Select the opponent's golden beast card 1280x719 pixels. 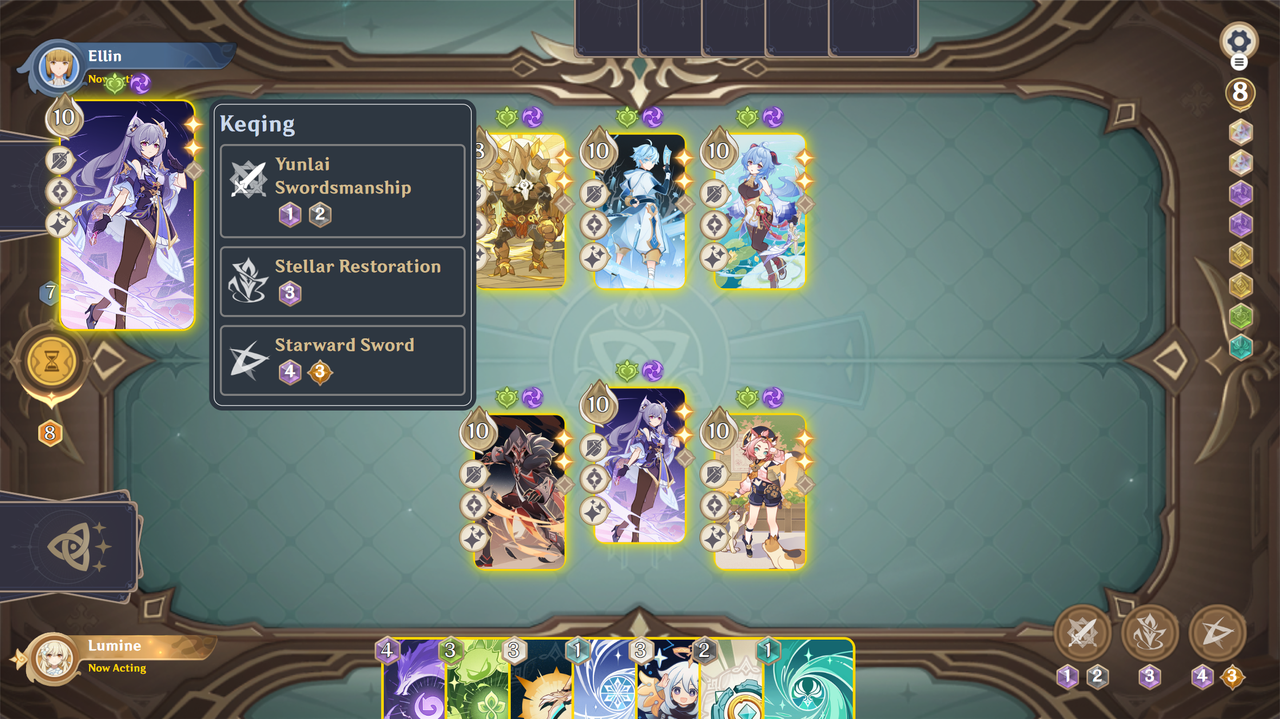(x=520, y=211)
